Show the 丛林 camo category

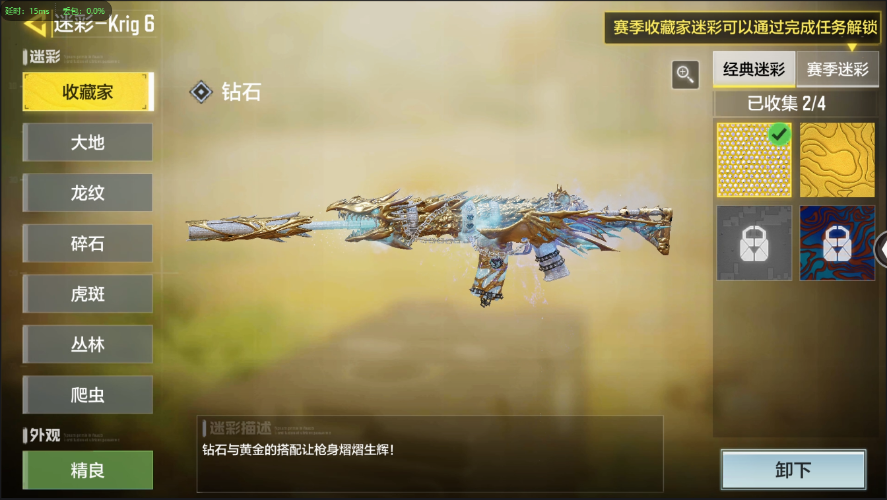tap(88, 345)
